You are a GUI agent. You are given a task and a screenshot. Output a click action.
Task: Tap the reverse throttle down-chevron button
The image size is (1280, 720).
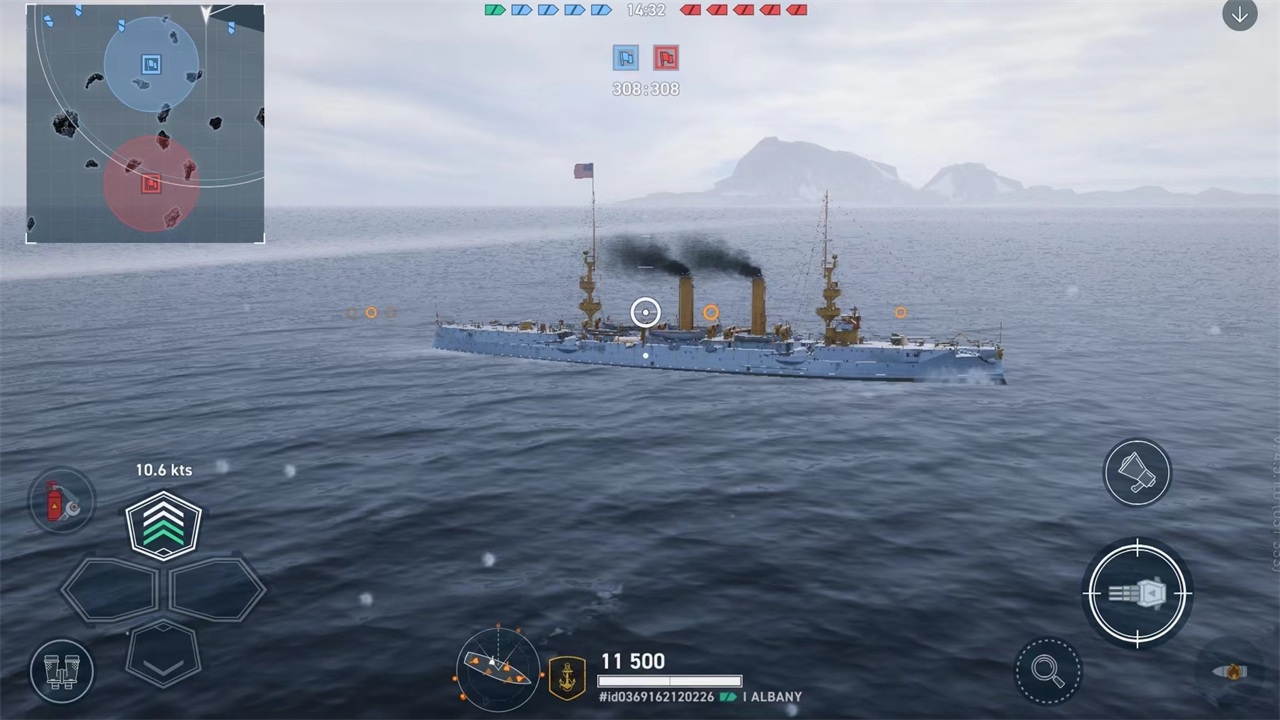tap(163, 653)
